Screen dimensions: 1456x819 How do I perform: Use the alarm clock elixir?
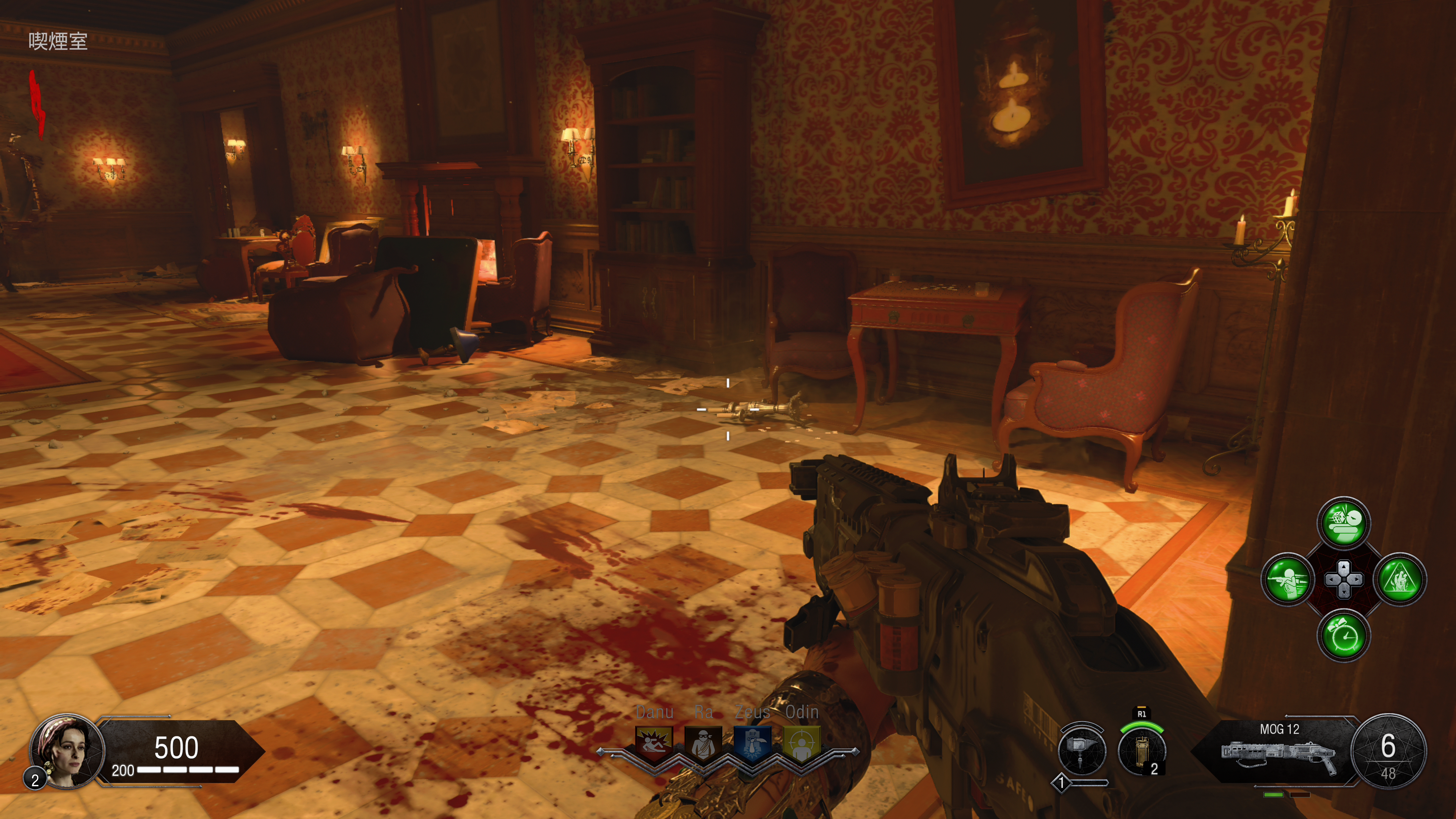[1343, 635]
